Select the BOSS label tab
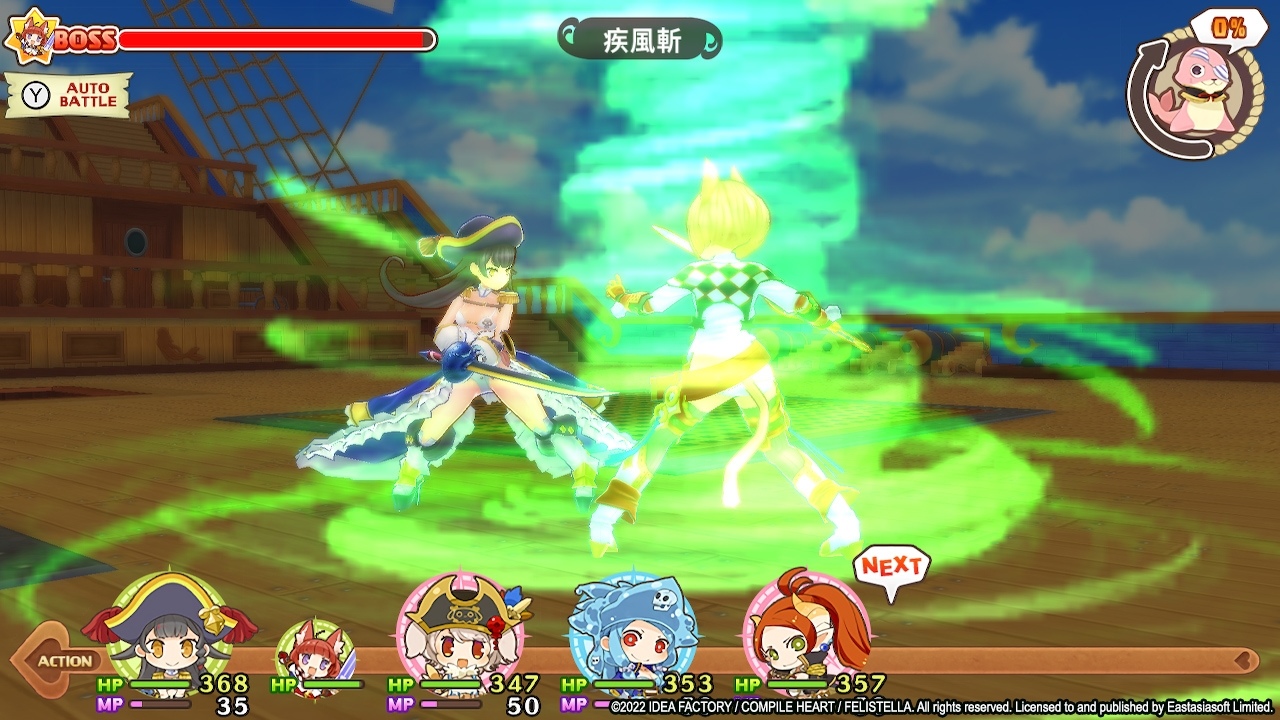The height and width of the screenshot is (720, 1280). pyautogui.click(x=85, y=38)
